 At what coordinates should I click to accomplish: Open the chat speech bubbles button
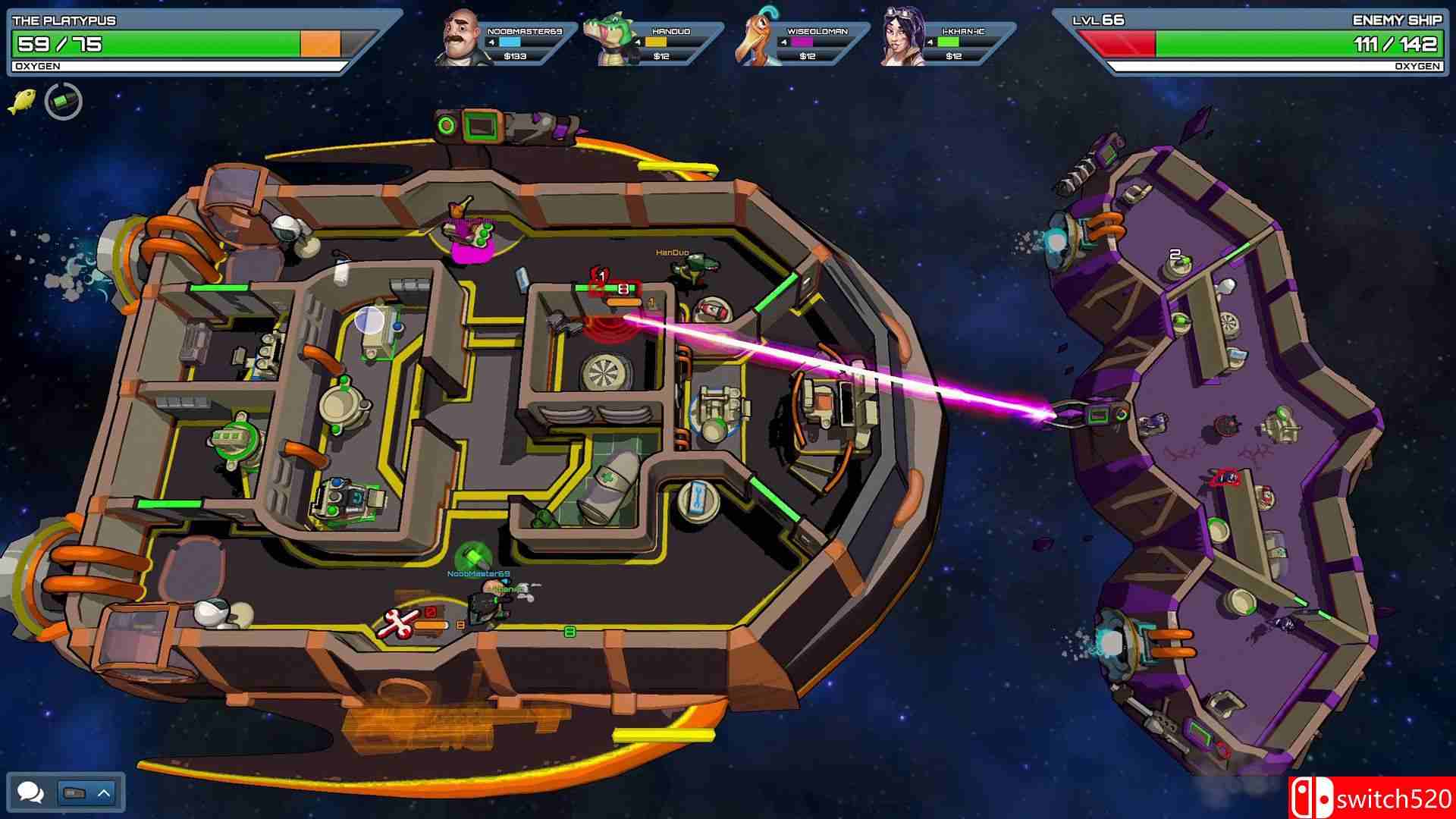[x=30, y=793]
